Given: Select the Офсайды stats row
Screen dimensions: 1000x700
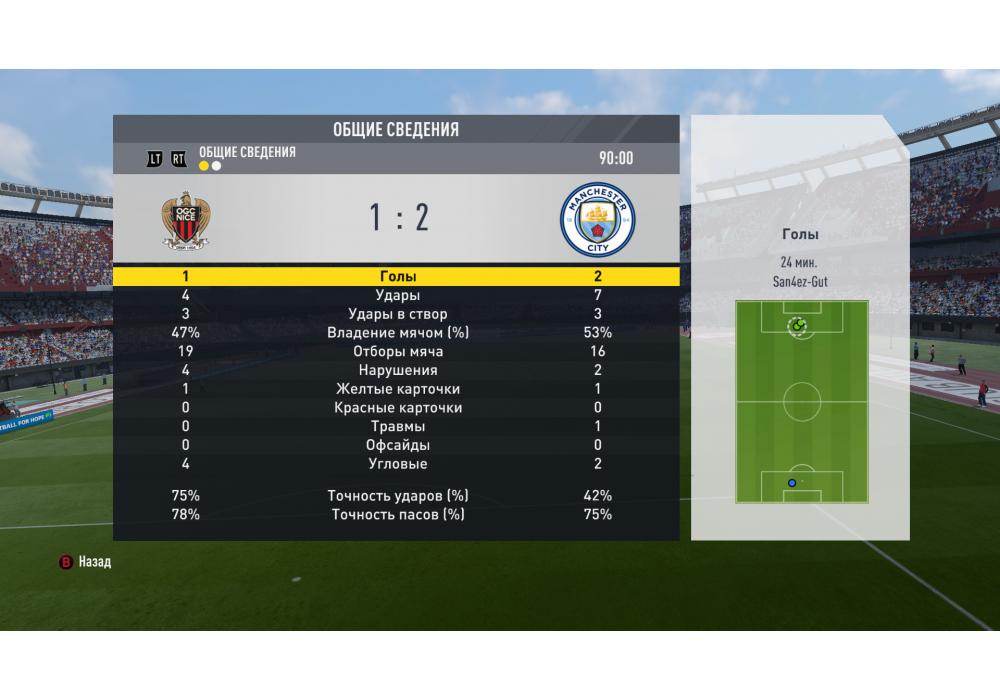Looking at the screenshot, I should [397, 445].
